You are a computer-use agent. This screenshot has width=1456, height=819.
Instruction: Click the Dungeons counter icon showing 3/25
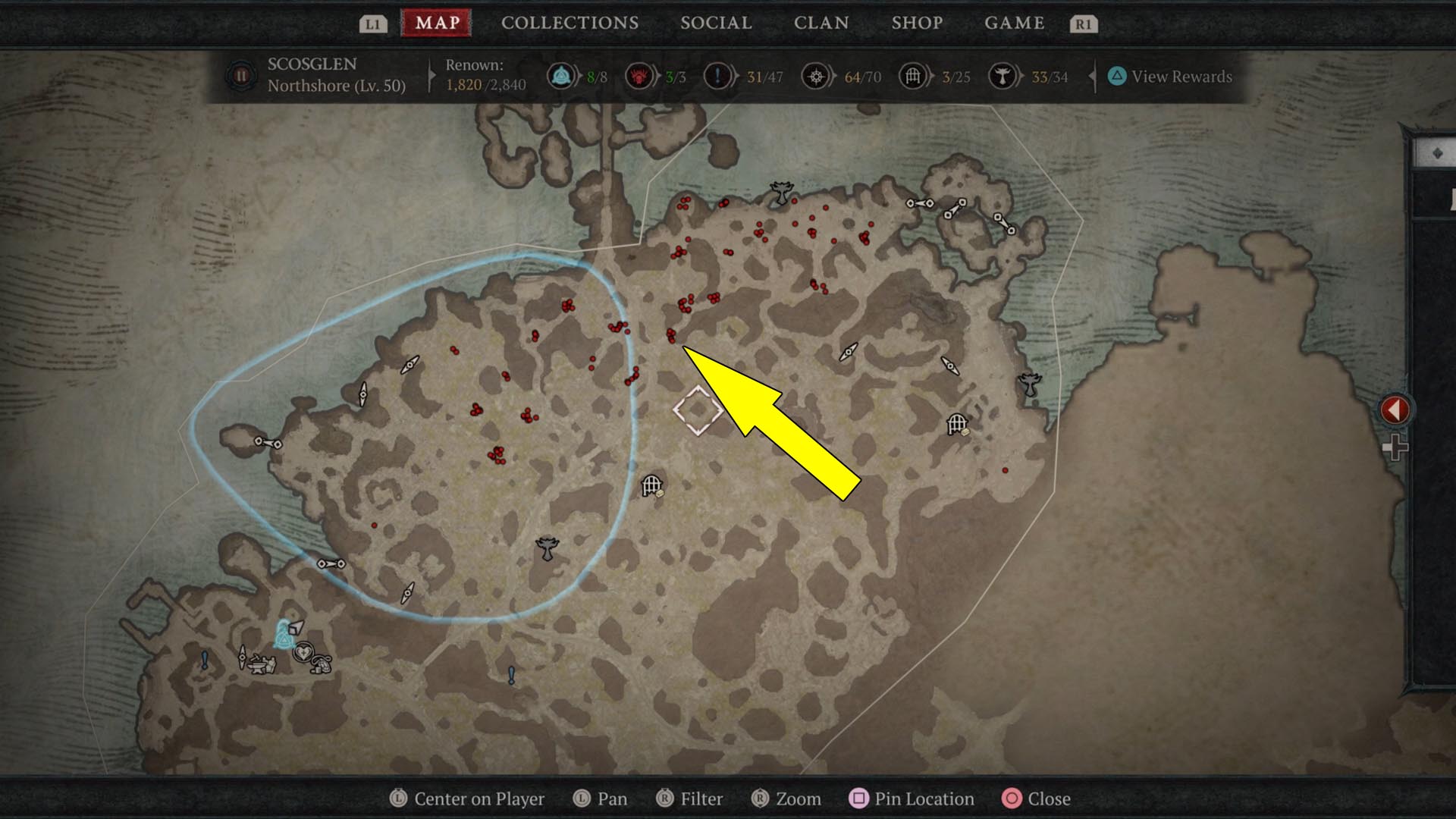coord(913,76)
